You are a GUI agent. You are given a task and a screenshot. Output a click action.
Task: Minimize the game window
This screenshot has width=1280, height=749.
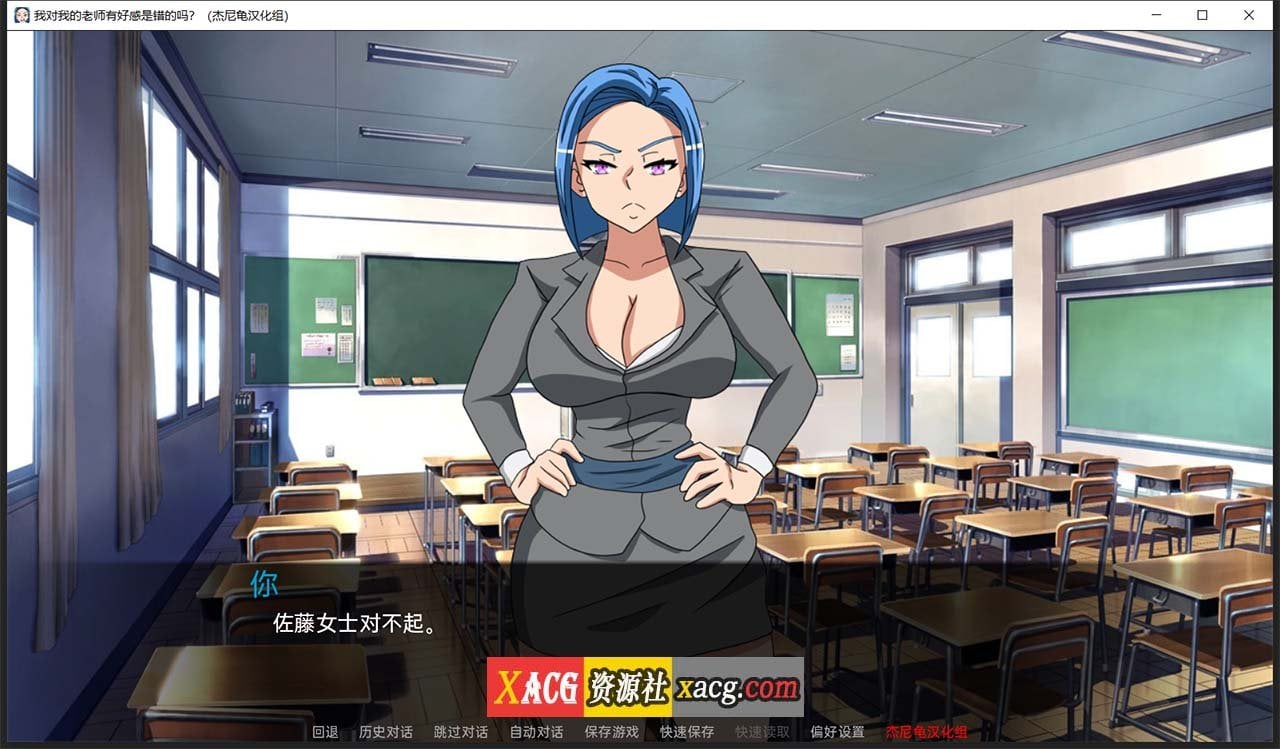point(1155,15)
